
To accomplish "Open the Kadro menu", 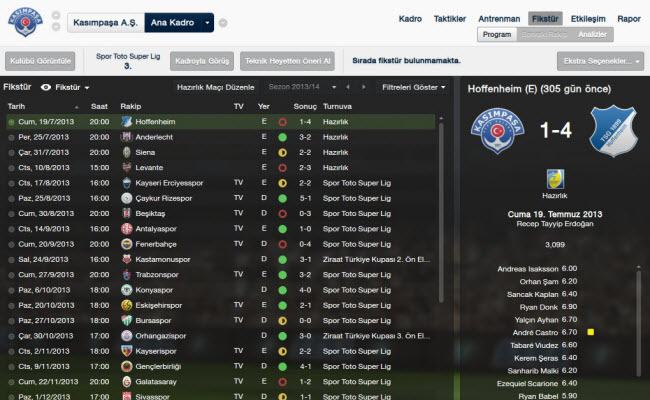I will pos(411,18).
